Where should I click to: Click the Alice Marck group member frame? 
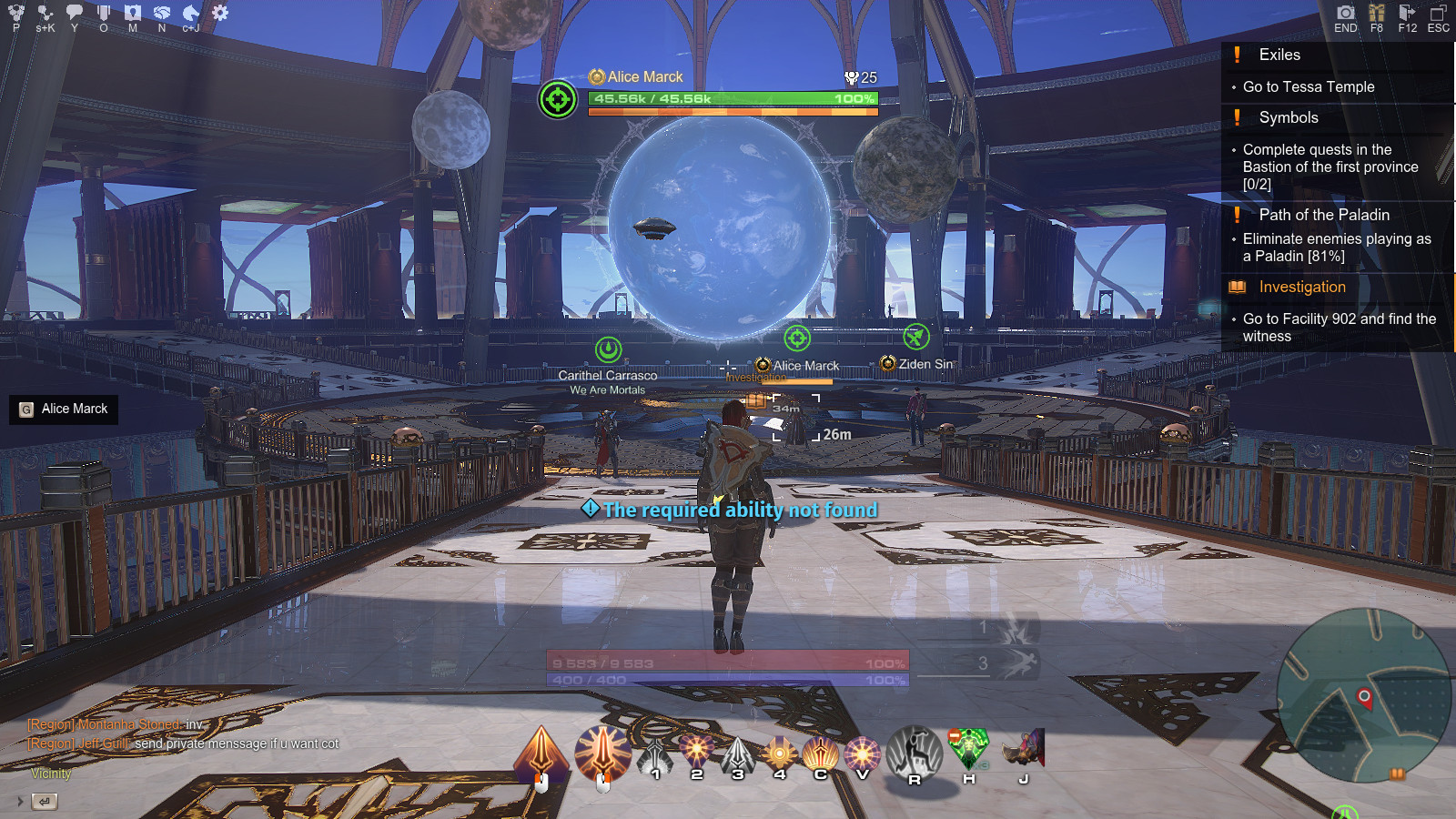64,409
